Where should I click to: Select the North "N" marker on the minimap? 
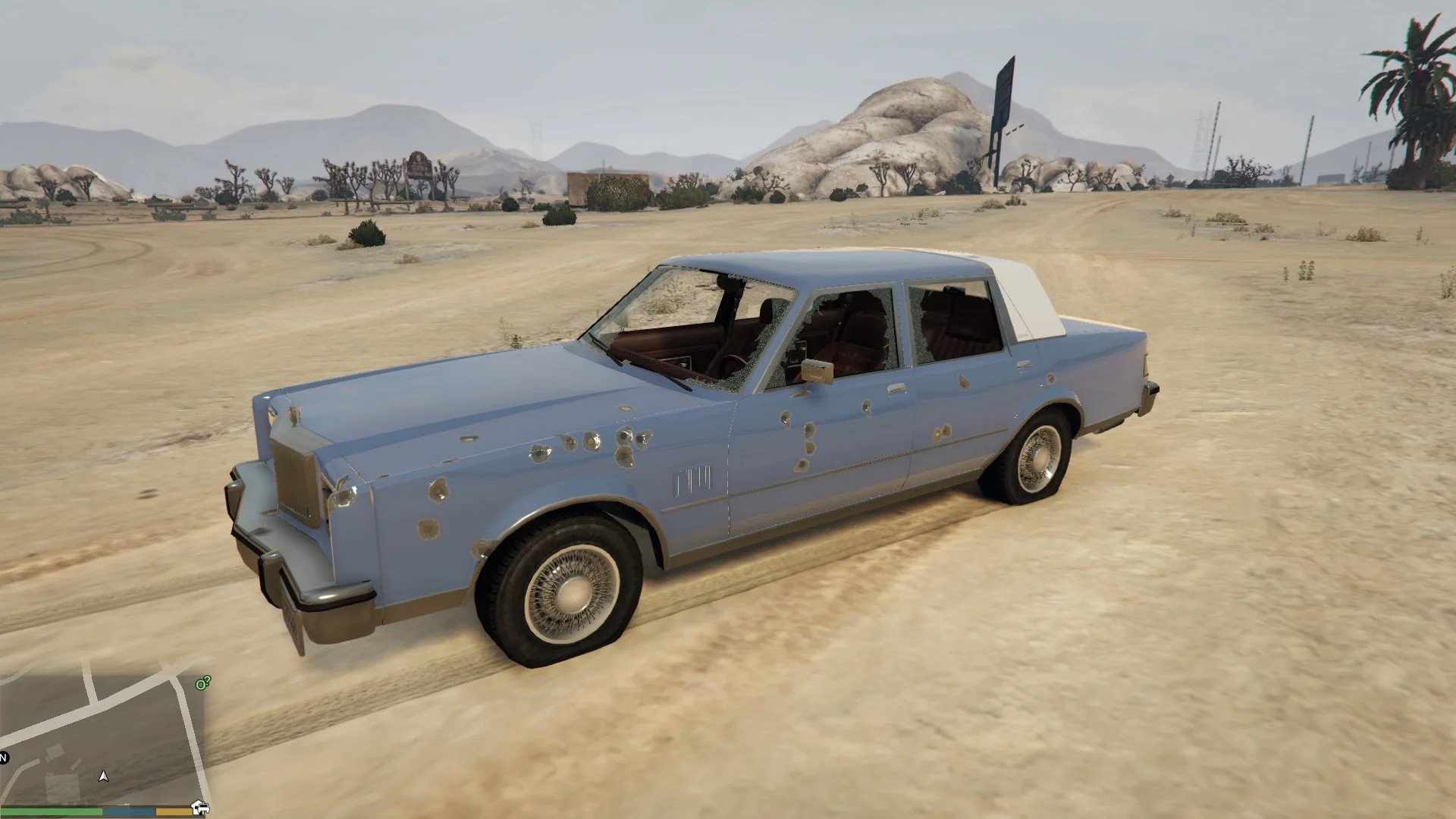tap(3, 758)
